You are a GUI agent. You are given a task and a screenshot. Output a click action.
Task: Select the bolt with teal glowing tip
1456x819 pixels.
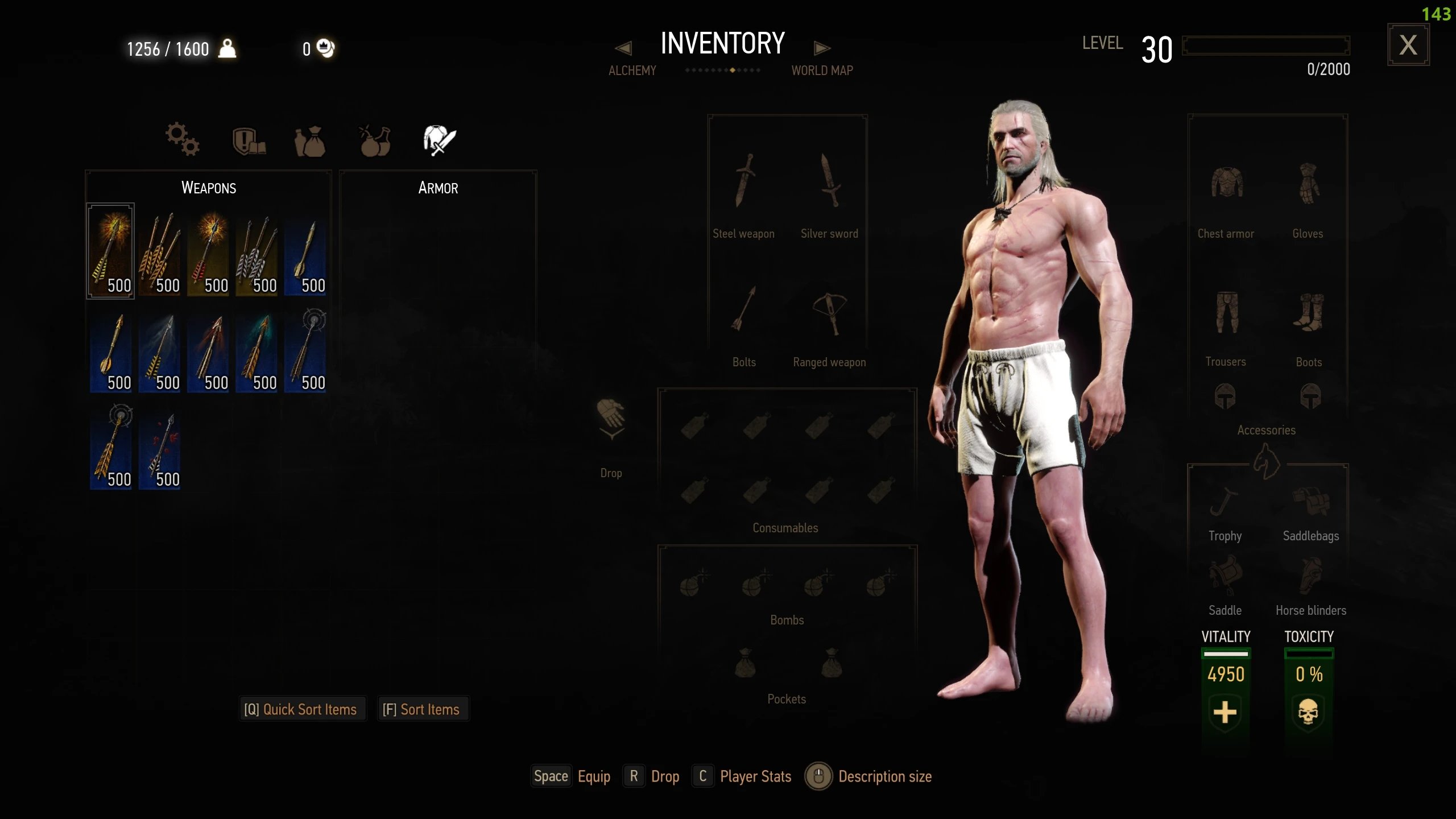tap(257, 351)
